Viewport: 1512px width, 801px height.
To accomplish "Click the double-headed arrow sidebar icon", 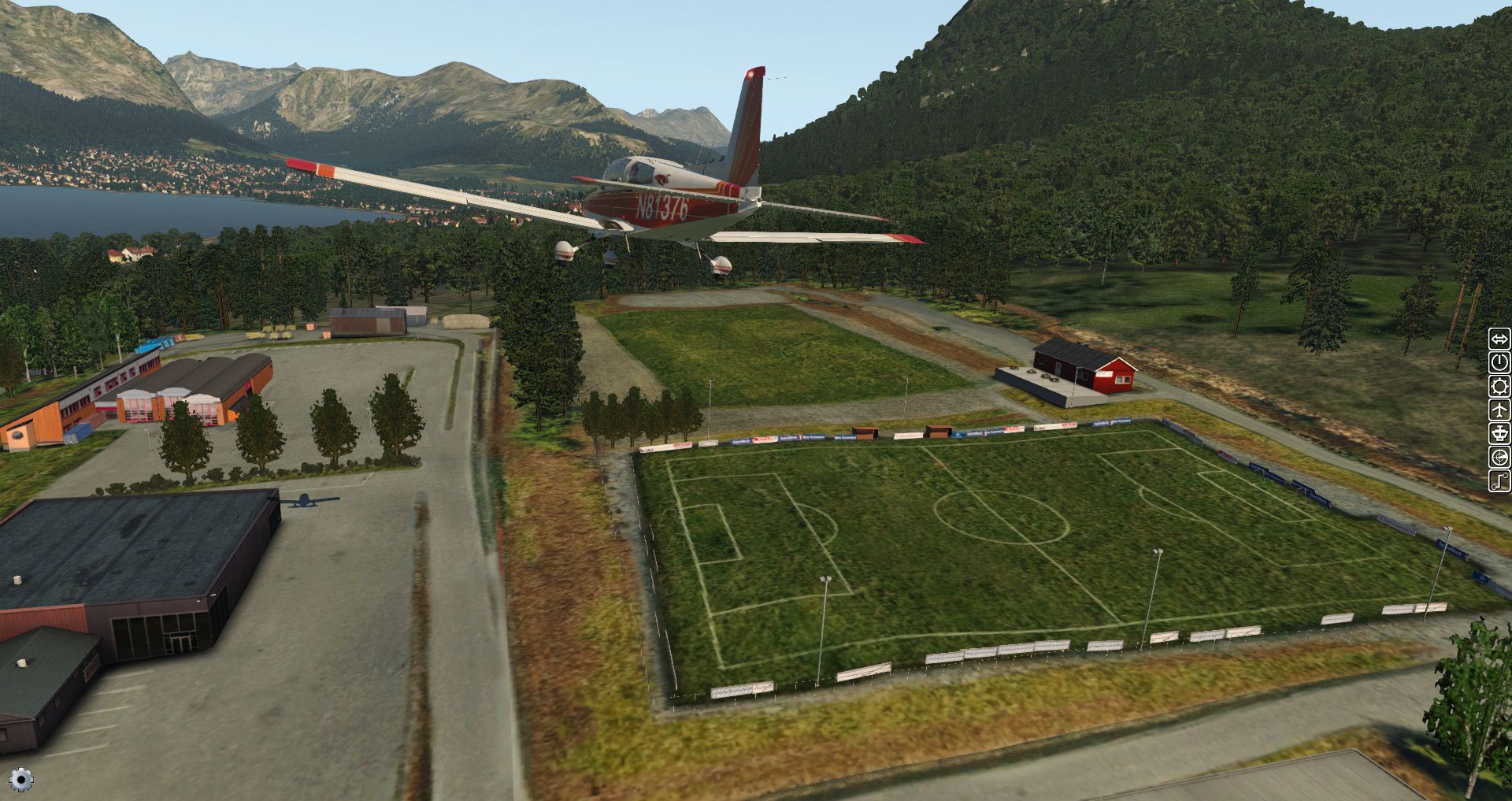I will [1499, 339].
